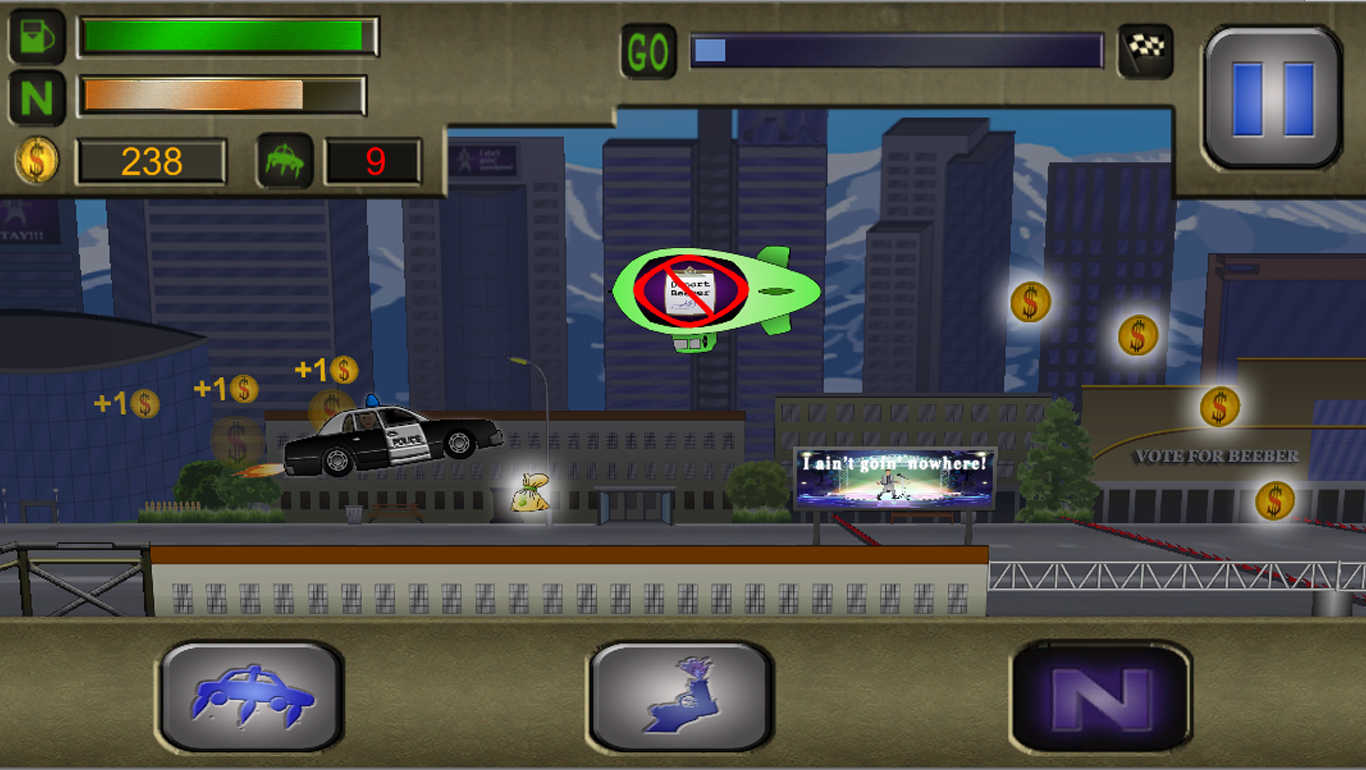Trigger the middle car special-action button
Screen dimensions: 1366x770
coord(681,696)
